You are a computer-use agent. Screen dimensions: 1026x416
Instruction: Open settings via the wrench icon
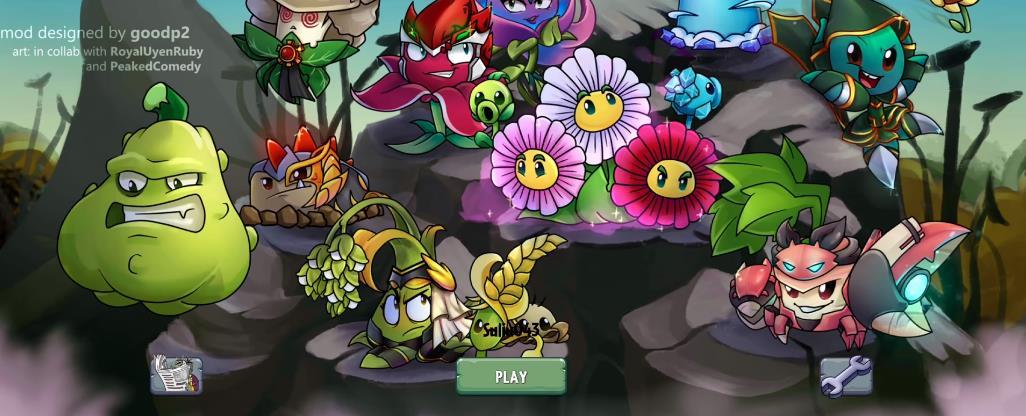[846, 376]
